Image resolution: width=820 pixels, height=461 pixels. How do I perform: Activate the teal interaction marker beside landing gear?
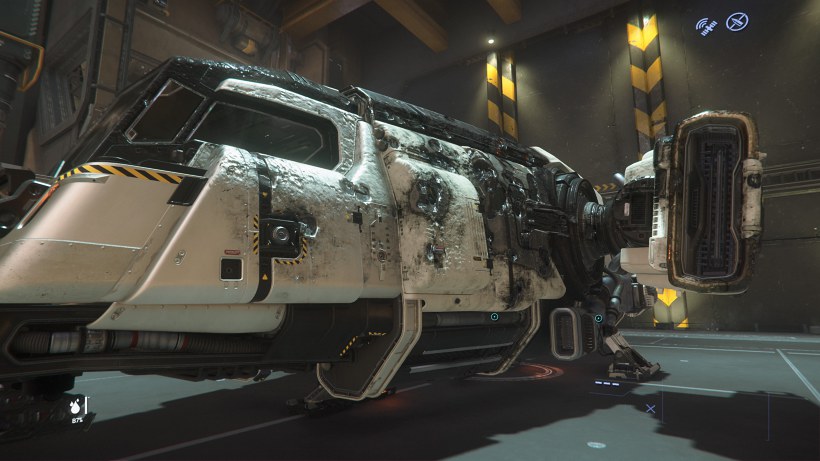tap(598, 319)
